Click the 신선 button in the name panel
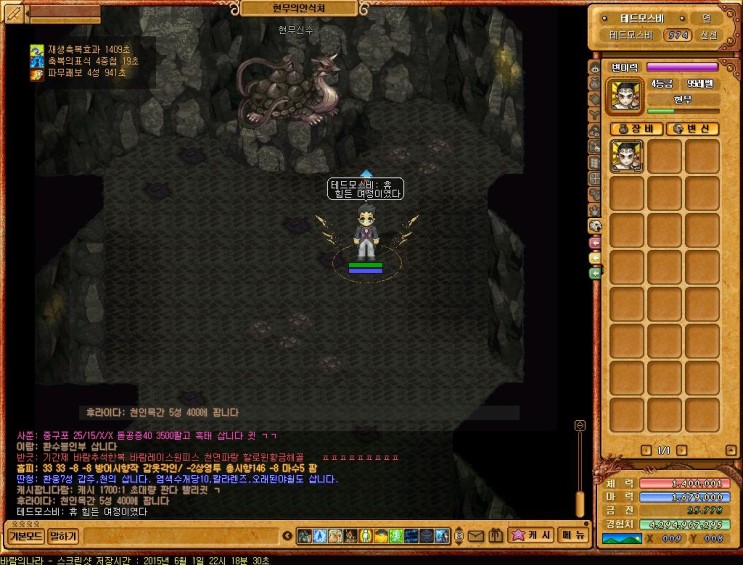 pyautogui.click(x=707, y=35)
